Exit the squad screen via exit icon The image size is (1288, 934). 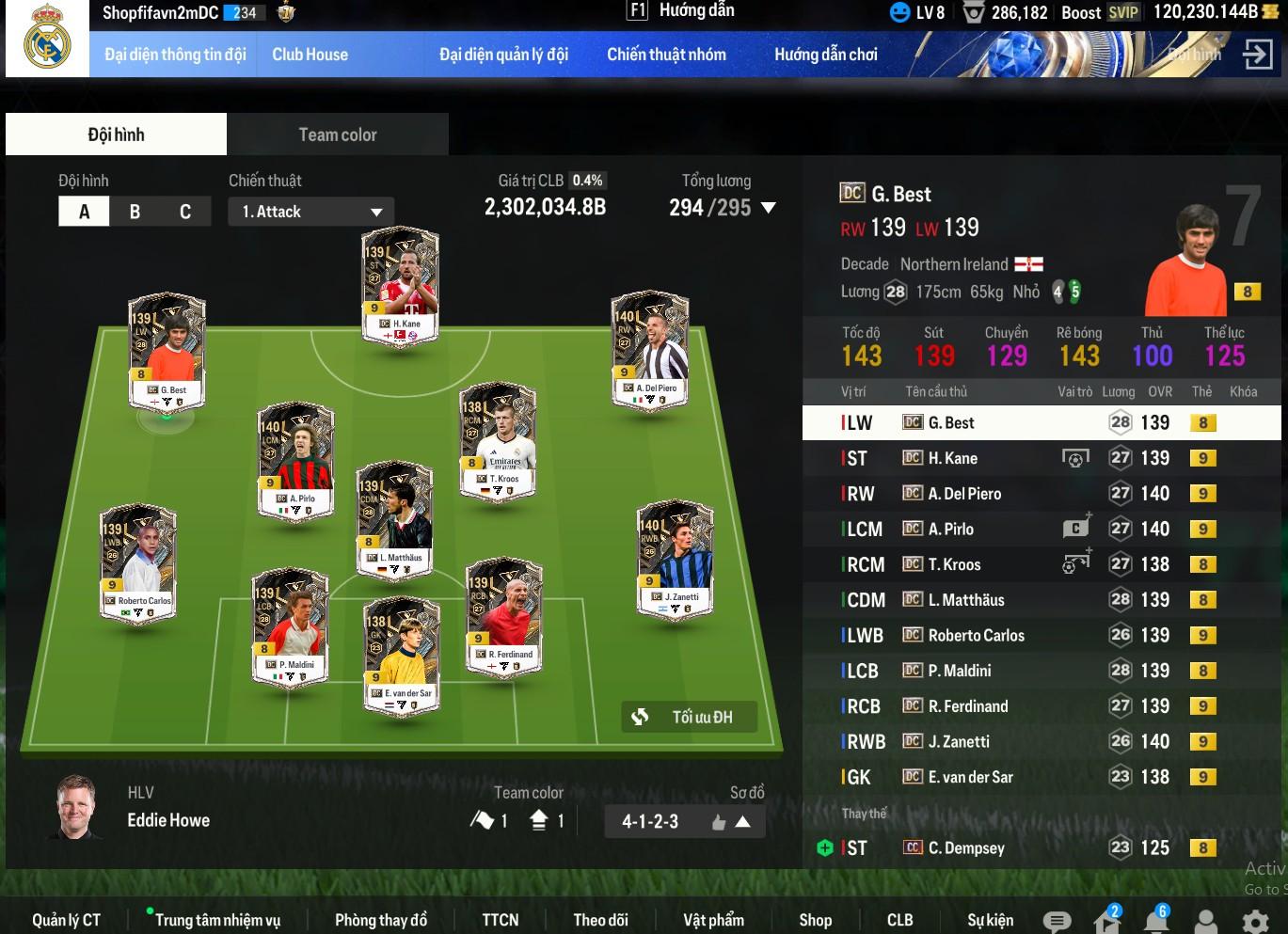(x=1257, y=55)
